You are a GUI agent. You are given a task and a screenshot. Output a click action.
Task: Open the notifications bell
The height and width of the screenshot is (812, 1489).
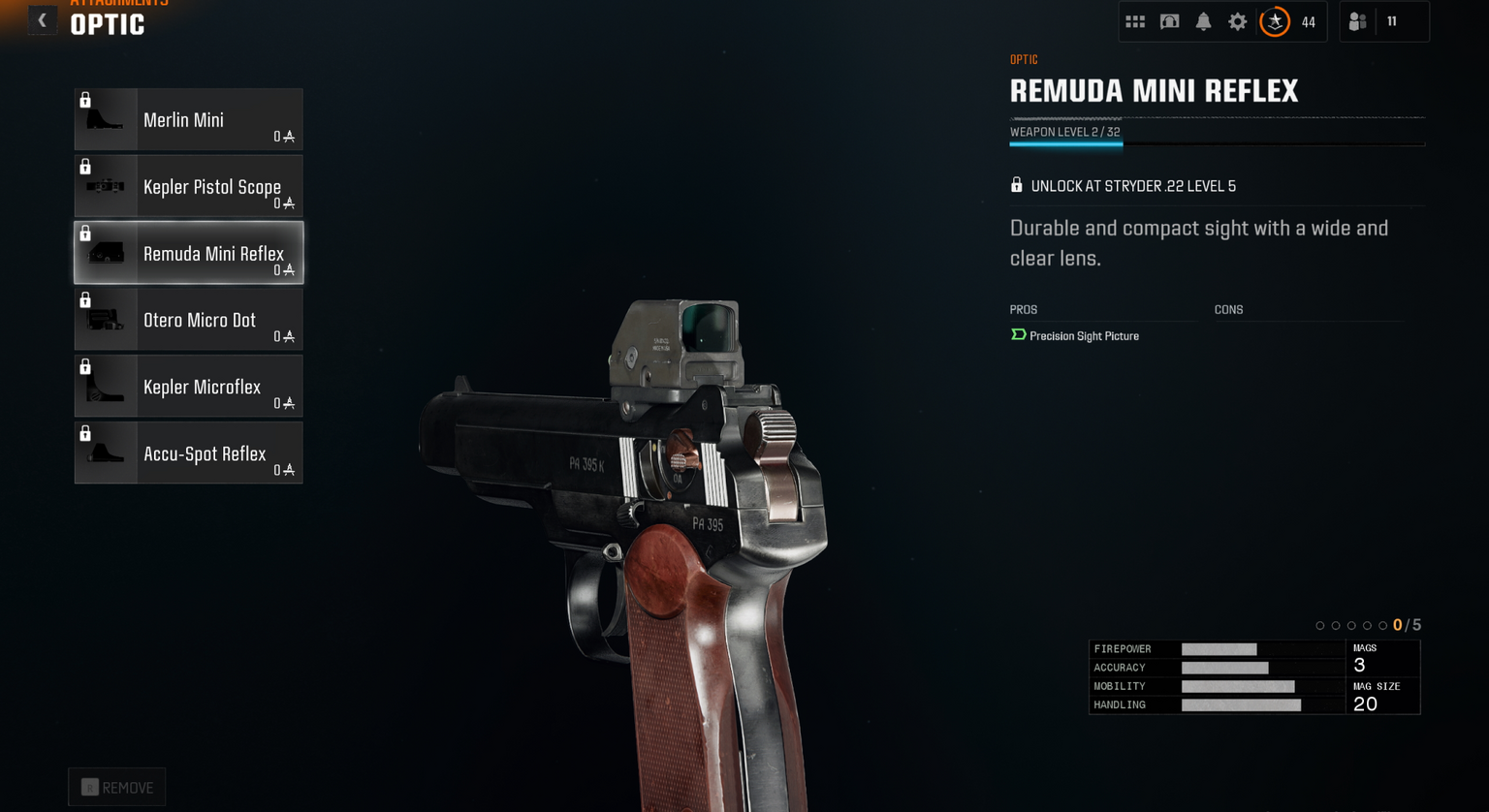pos(1203,21)
